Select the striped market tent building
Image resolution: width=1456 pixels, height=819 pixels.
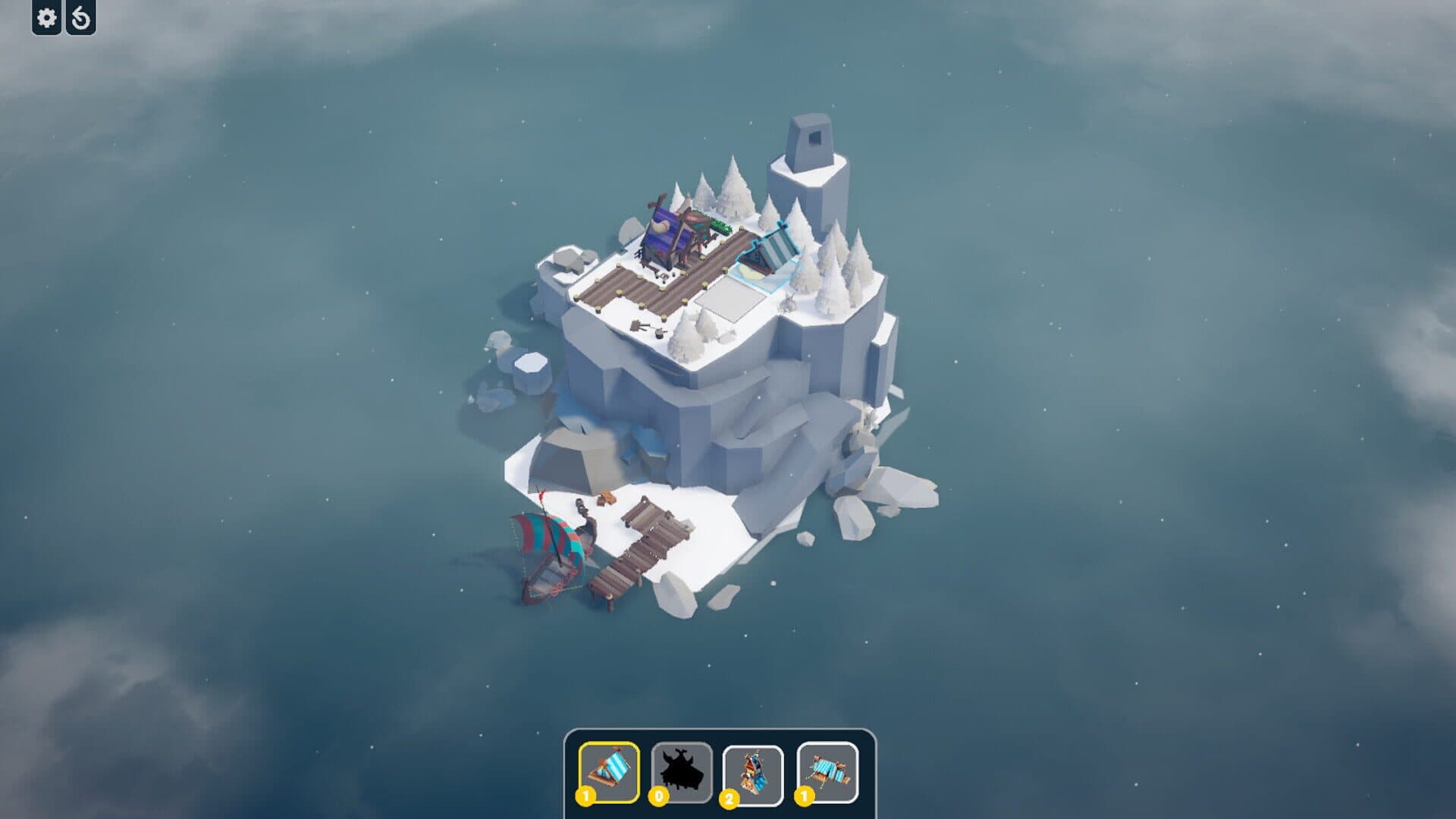827,772
